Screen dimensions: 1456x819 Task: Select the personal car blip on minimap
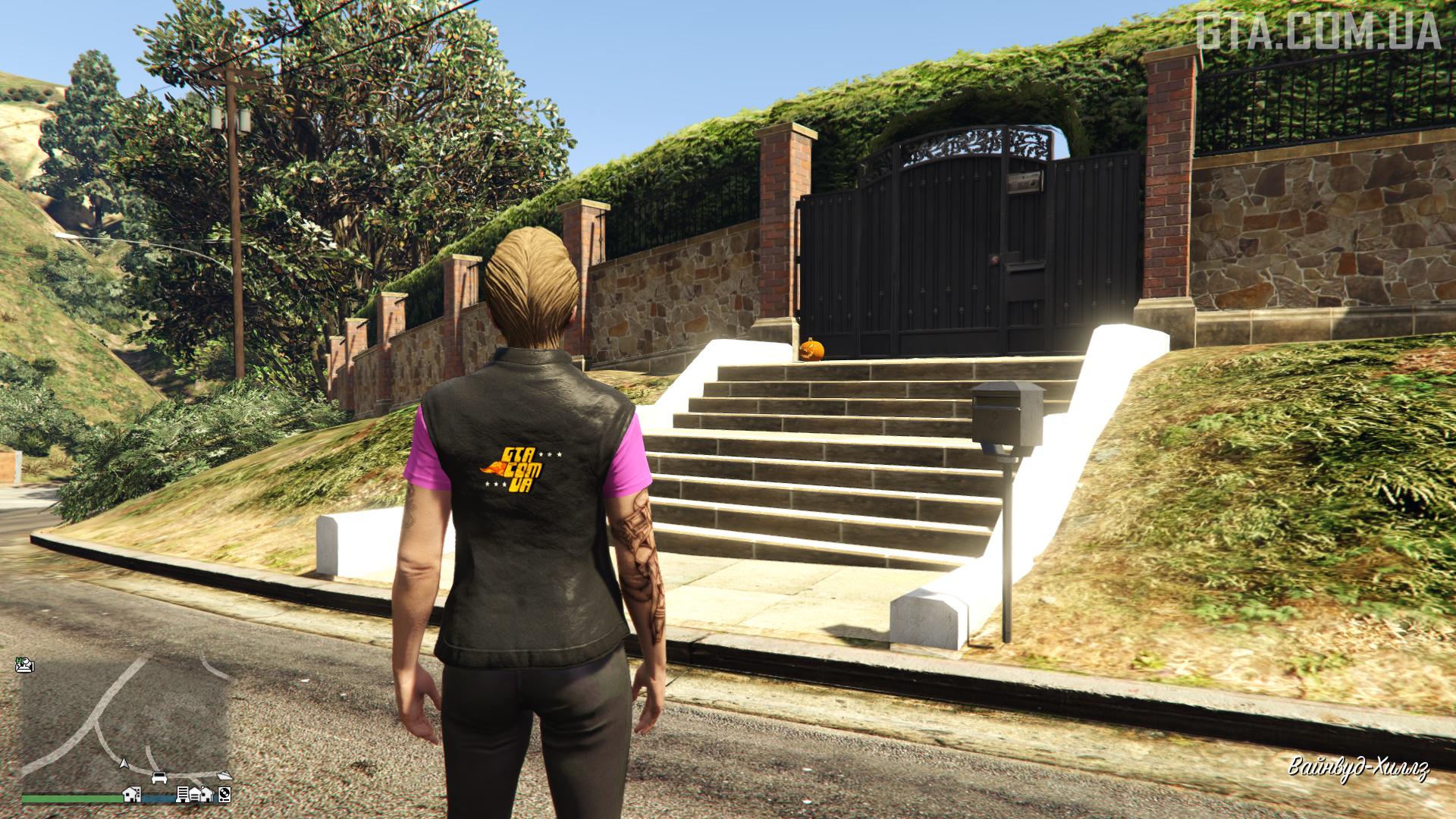159,777
